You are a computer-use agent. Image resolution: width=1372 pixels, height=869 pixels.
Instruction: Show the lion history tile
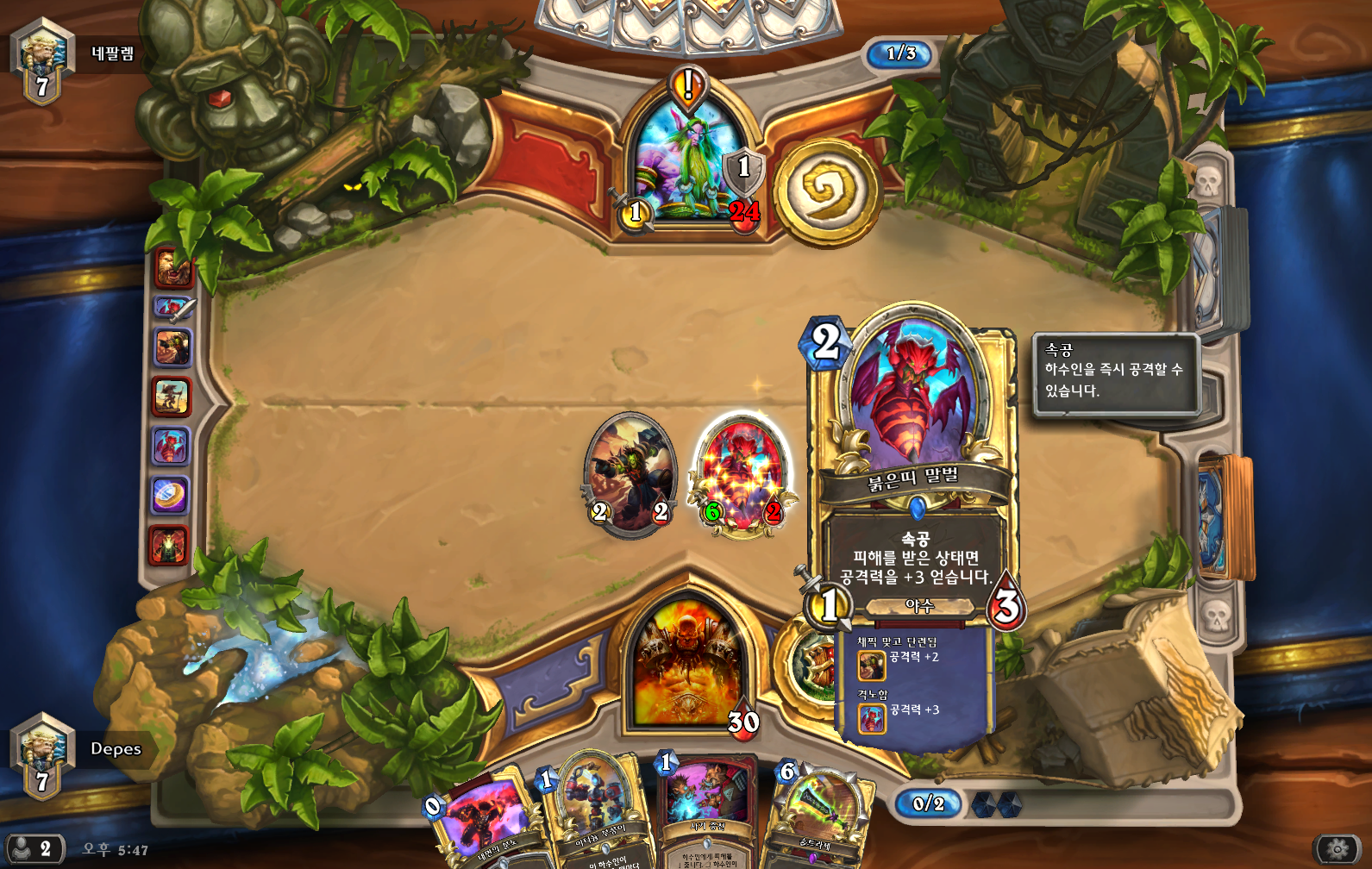coord(172,267)
